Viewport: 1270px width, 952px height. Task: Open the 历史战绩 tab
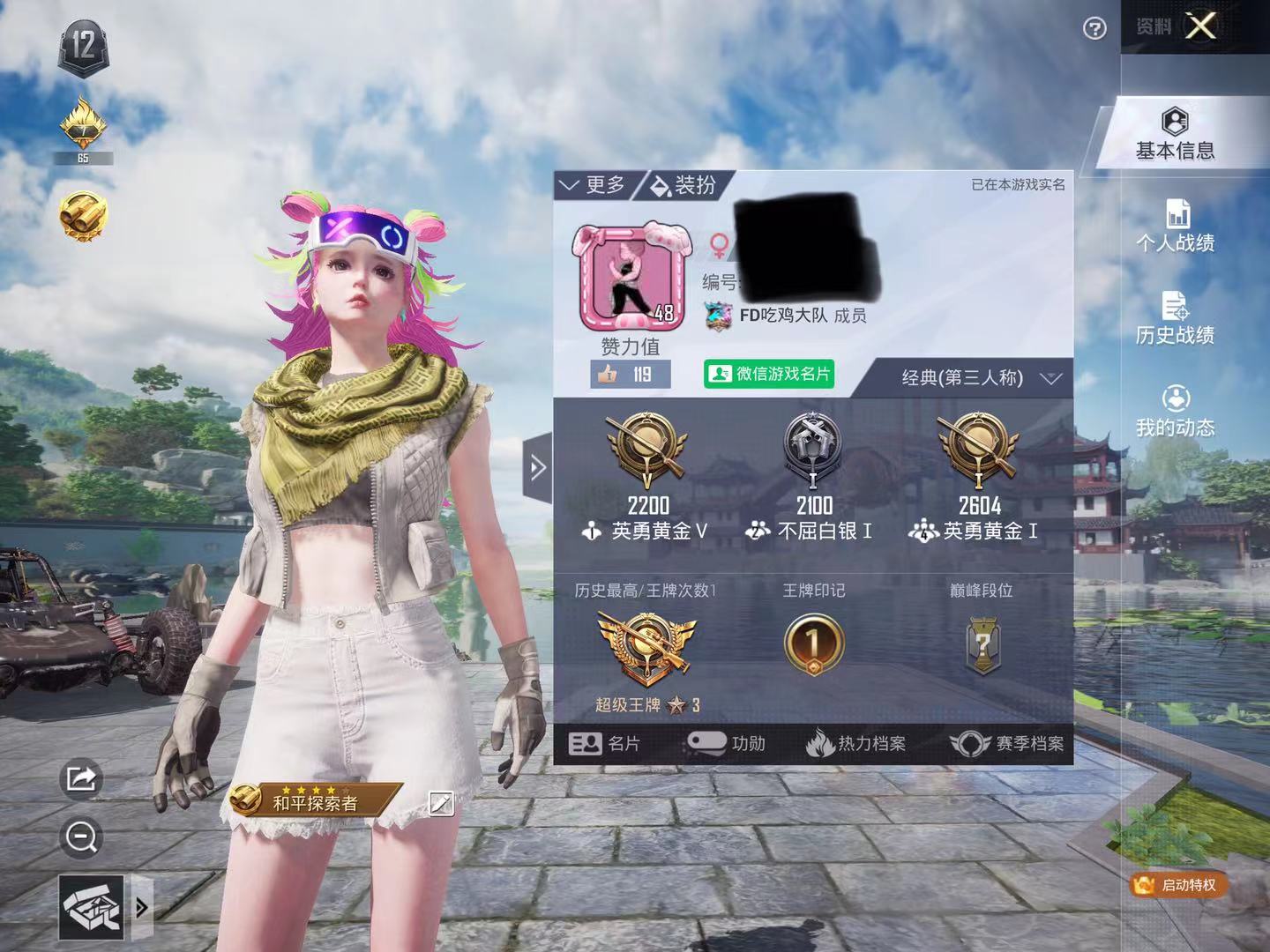click(1175, 319)
